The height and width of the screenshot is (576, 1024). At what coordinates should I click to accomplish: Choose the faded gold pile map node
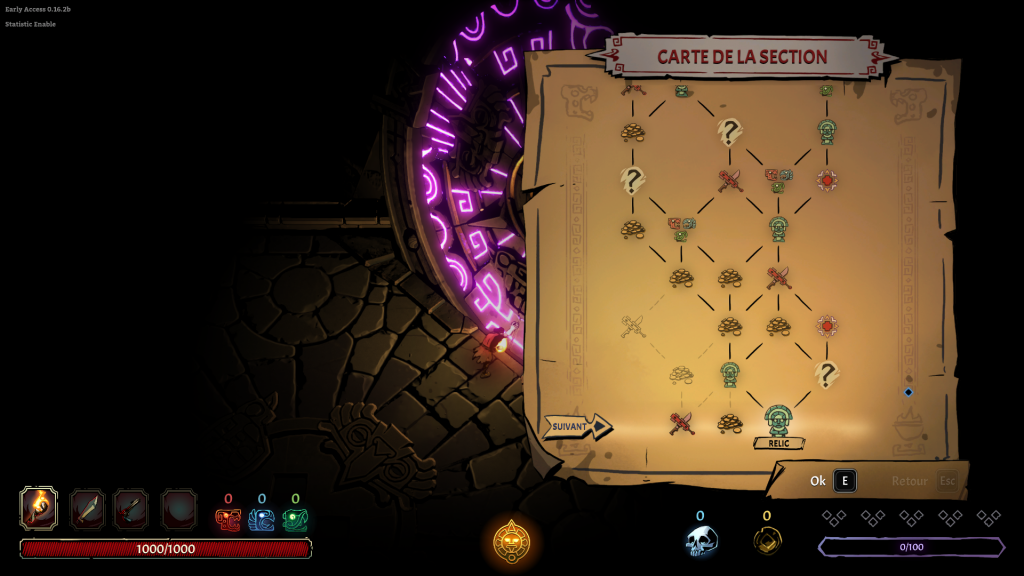(x=682, y=374)
